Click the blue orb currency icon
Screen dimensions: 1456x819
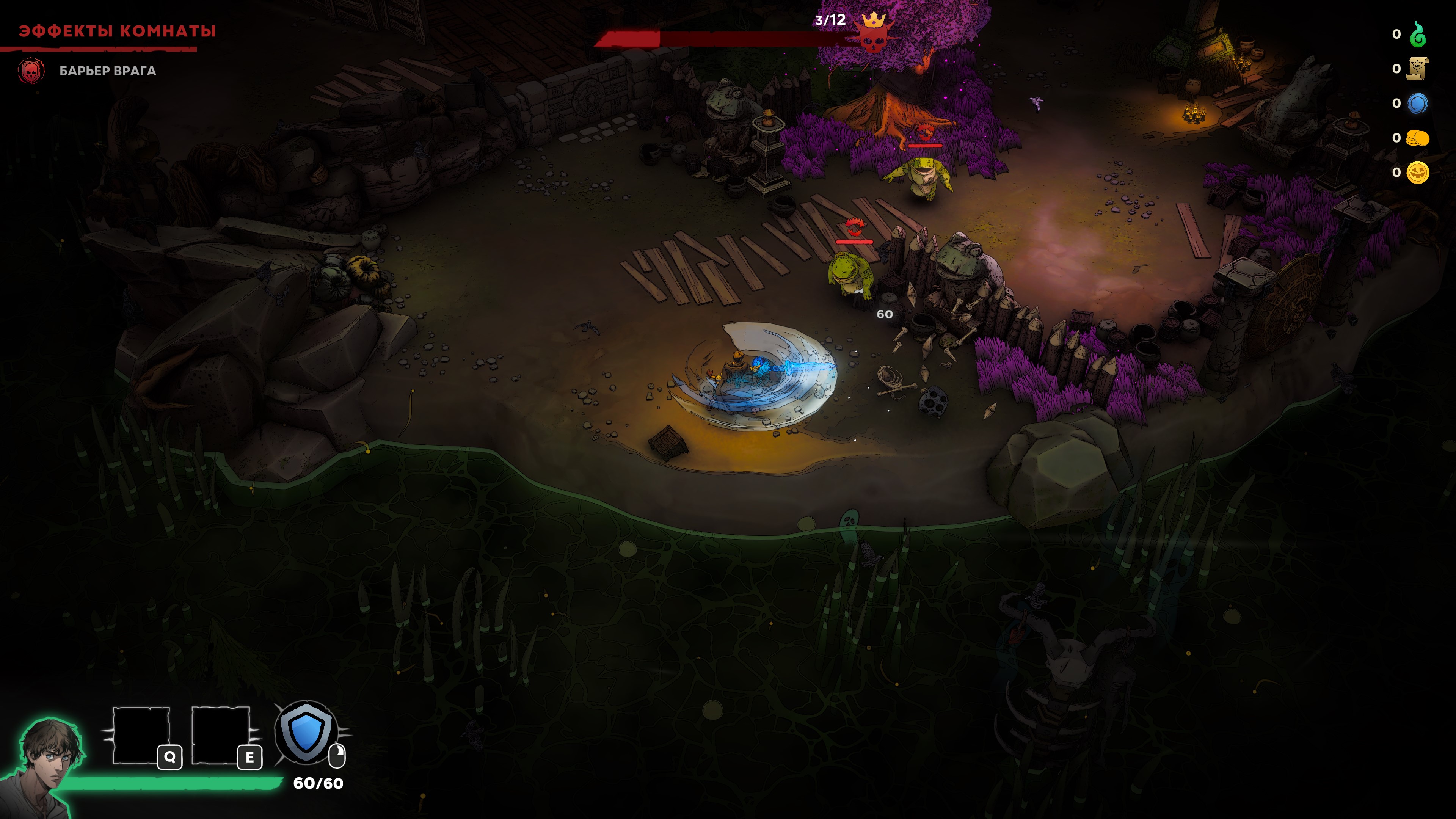[x=1417, y=104]
